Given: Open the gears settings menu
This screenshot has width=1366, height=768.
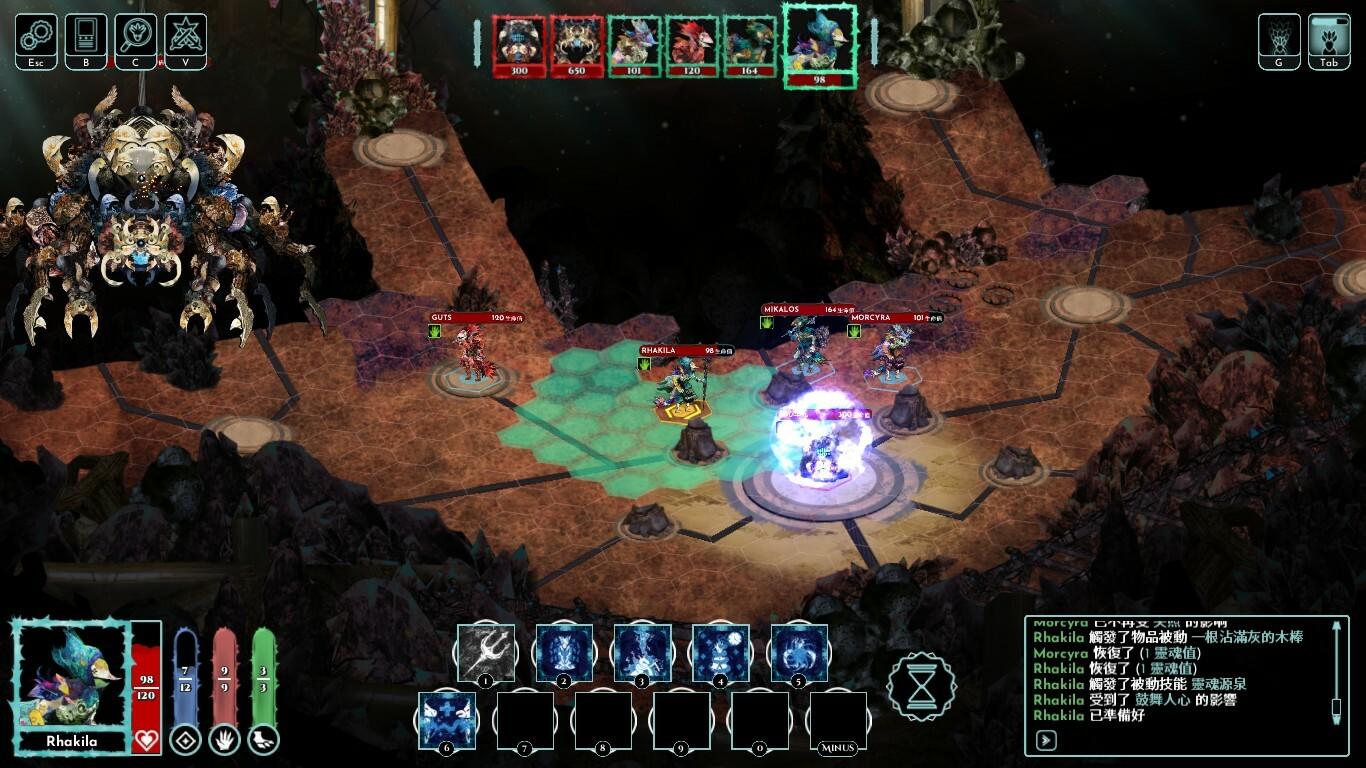Looking at the screenshot, I should 35,36.
